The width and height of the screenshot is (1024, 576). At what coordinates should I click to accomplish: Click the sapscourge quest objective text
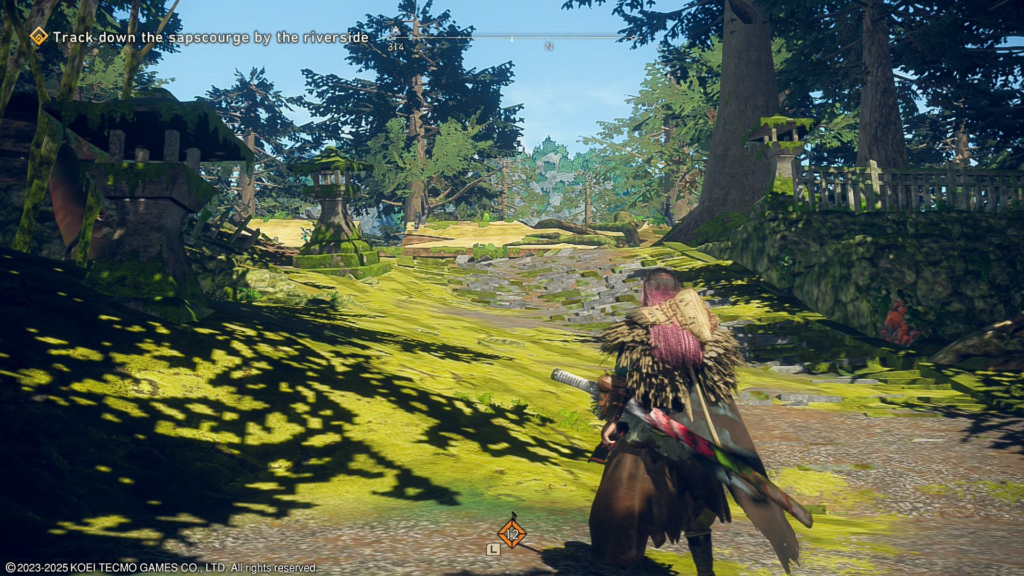click(x=210, y=37)
